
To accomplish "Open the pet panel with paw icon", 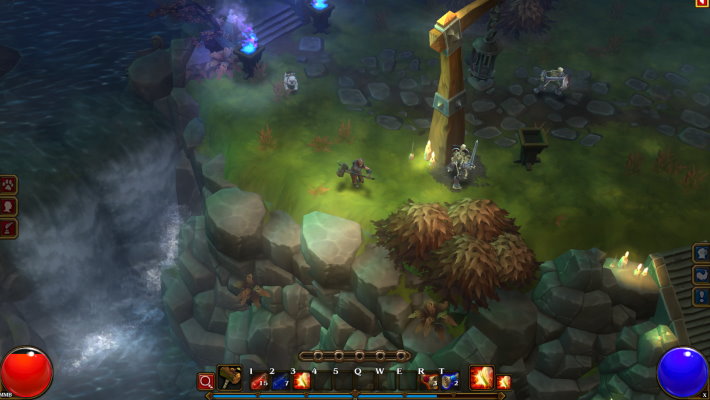I will (x=8, y=185).
